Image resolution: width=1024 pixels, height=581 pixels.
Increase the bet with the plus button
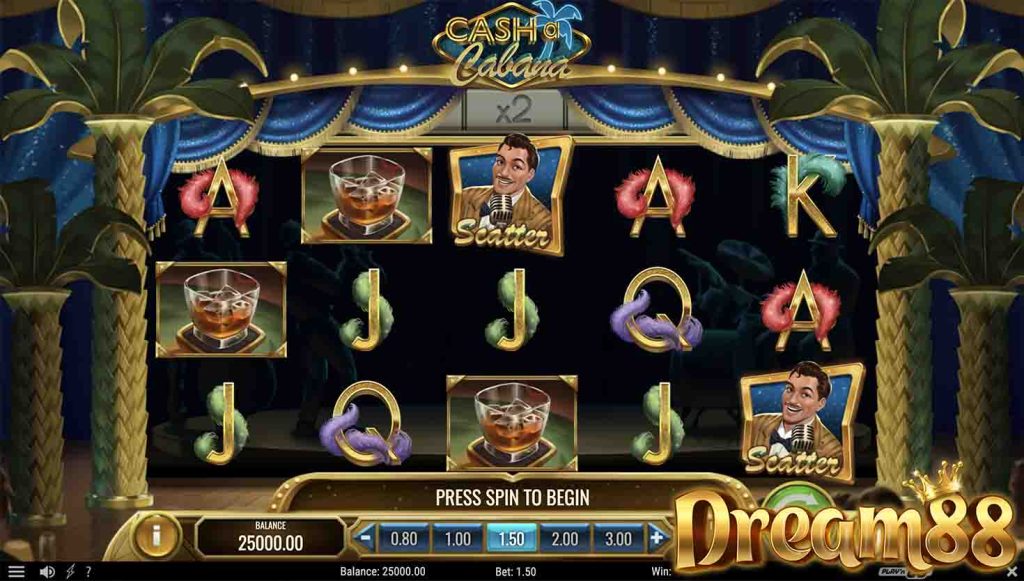coord(657,538)
